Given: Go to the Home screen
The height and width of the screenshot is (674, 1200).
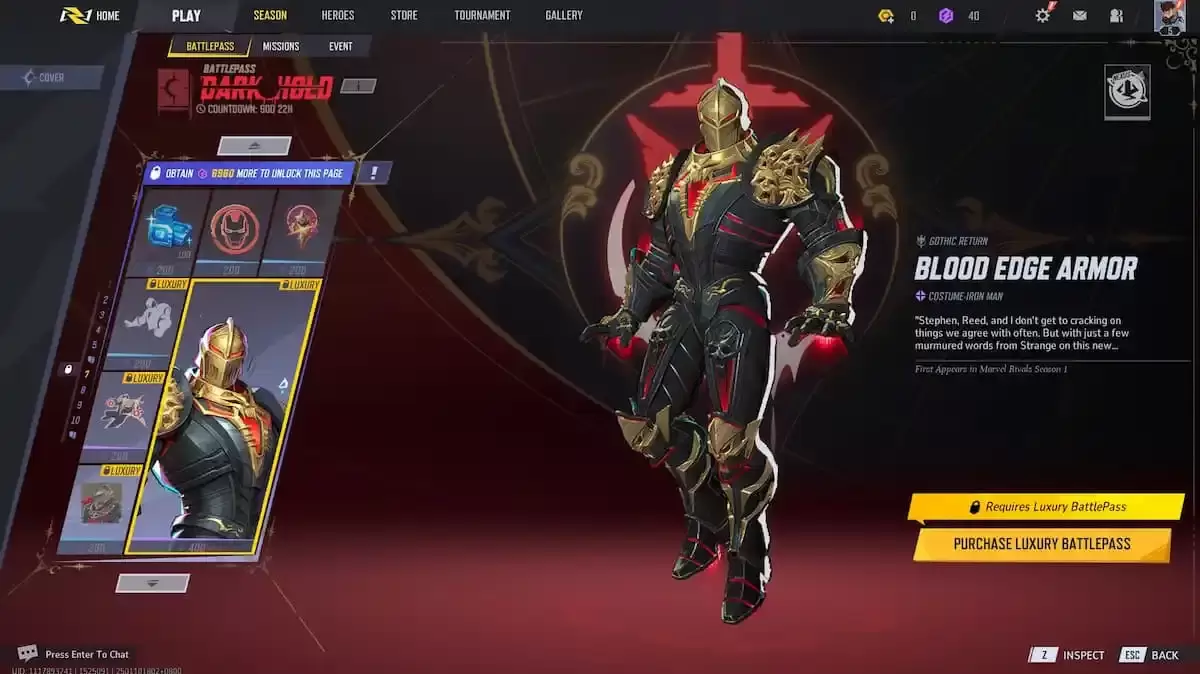Looking at the screenshot, I should pos(90,16).
